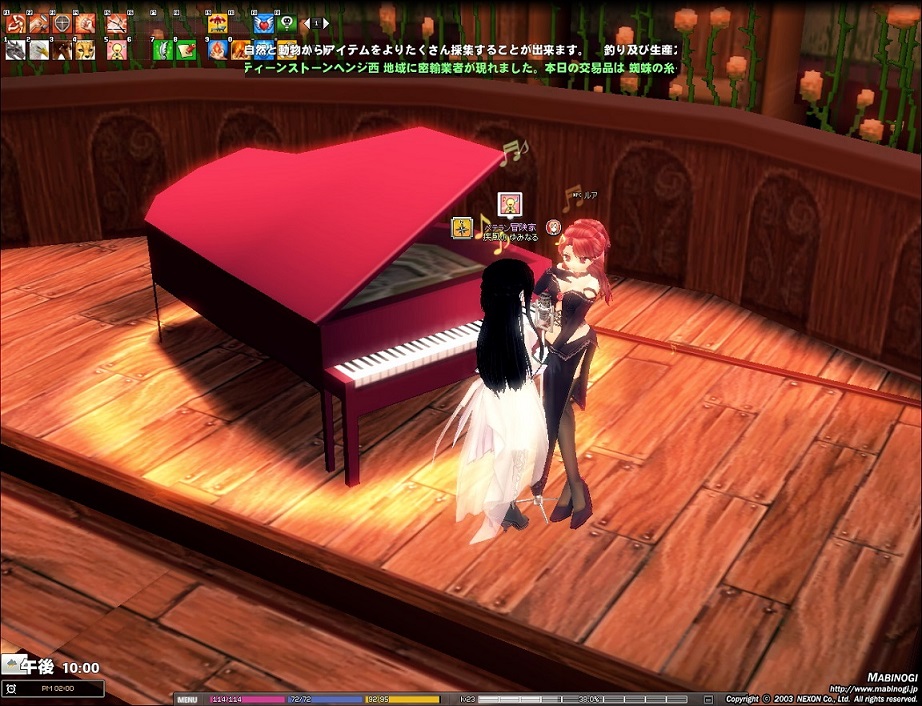Summon the white eagle pet slot

[x=39, y=49]
